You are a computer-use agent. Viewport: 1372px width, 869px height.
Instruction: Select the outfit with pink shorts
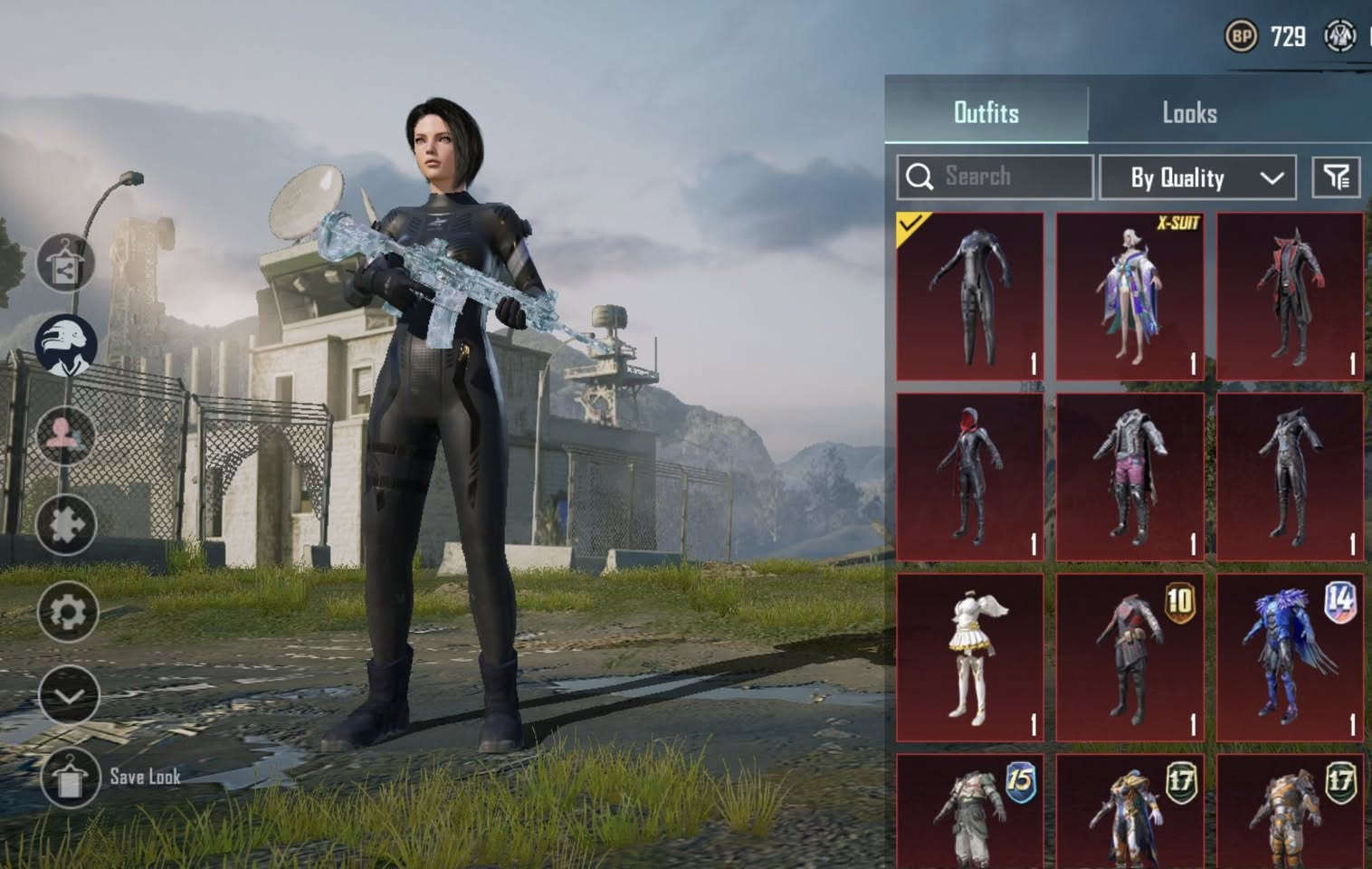[x=1129, y=476]
